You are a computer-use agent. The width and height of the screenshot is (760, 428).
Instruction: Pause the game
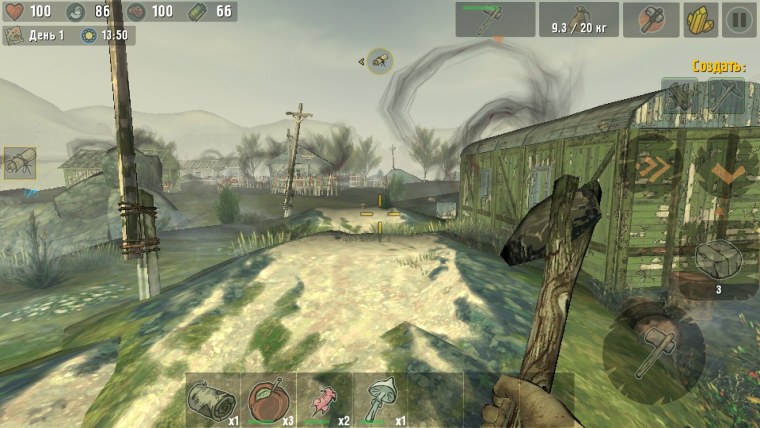pos(738,18)
